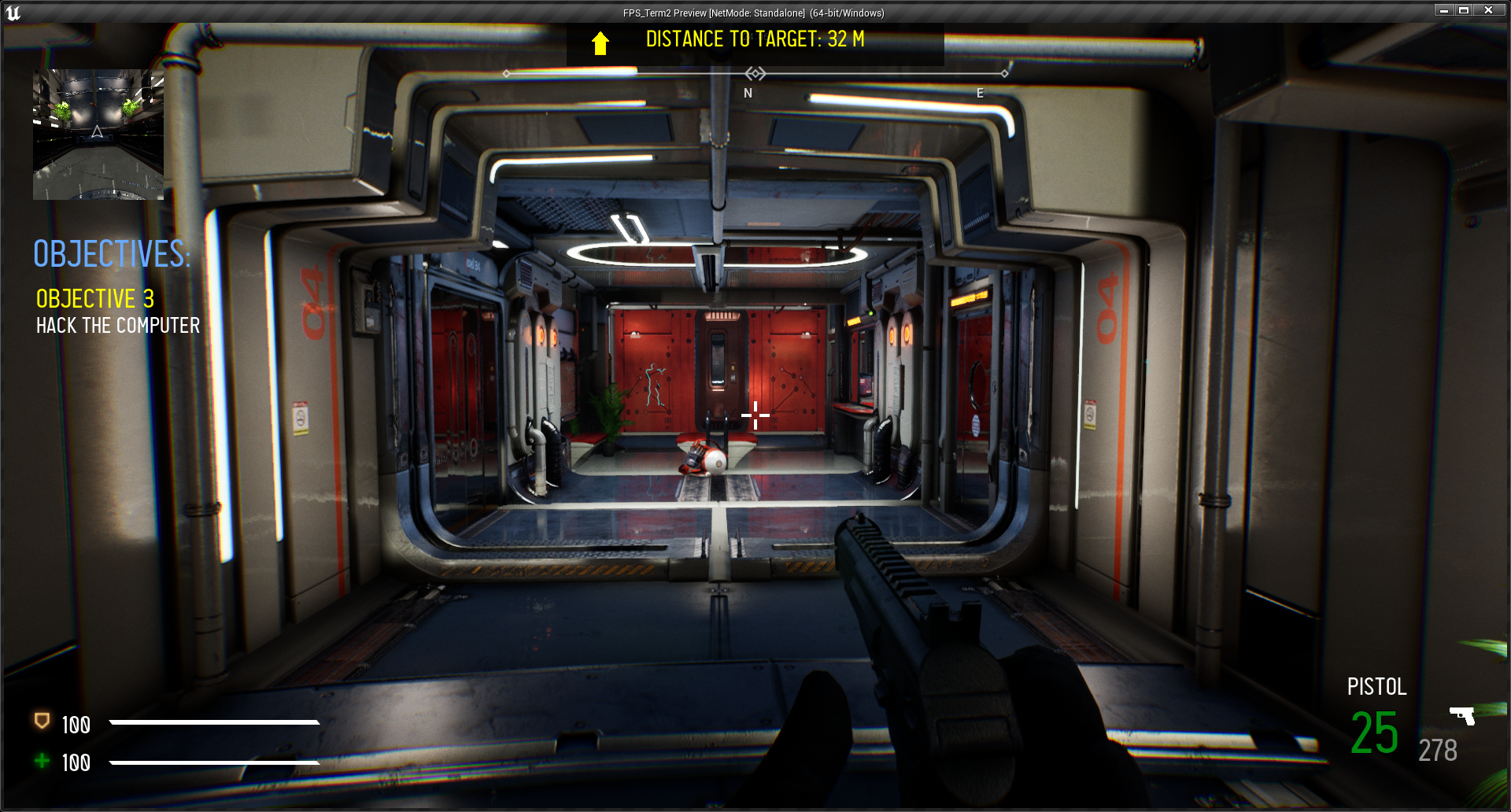Close the game preview window
1511x812 pixels.
[x=1488, y=10]
